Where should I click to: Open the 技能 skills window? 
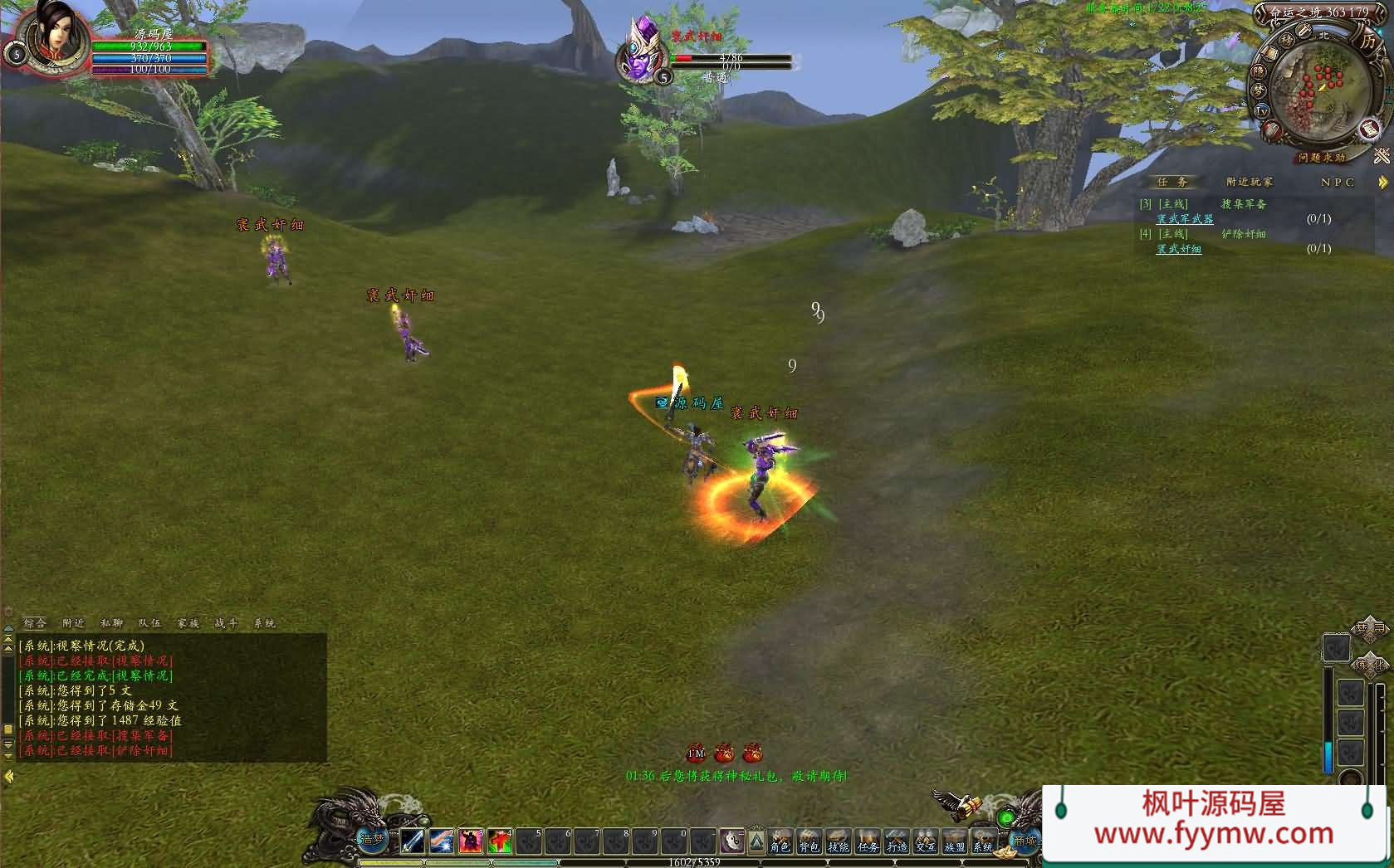point(839,841)
